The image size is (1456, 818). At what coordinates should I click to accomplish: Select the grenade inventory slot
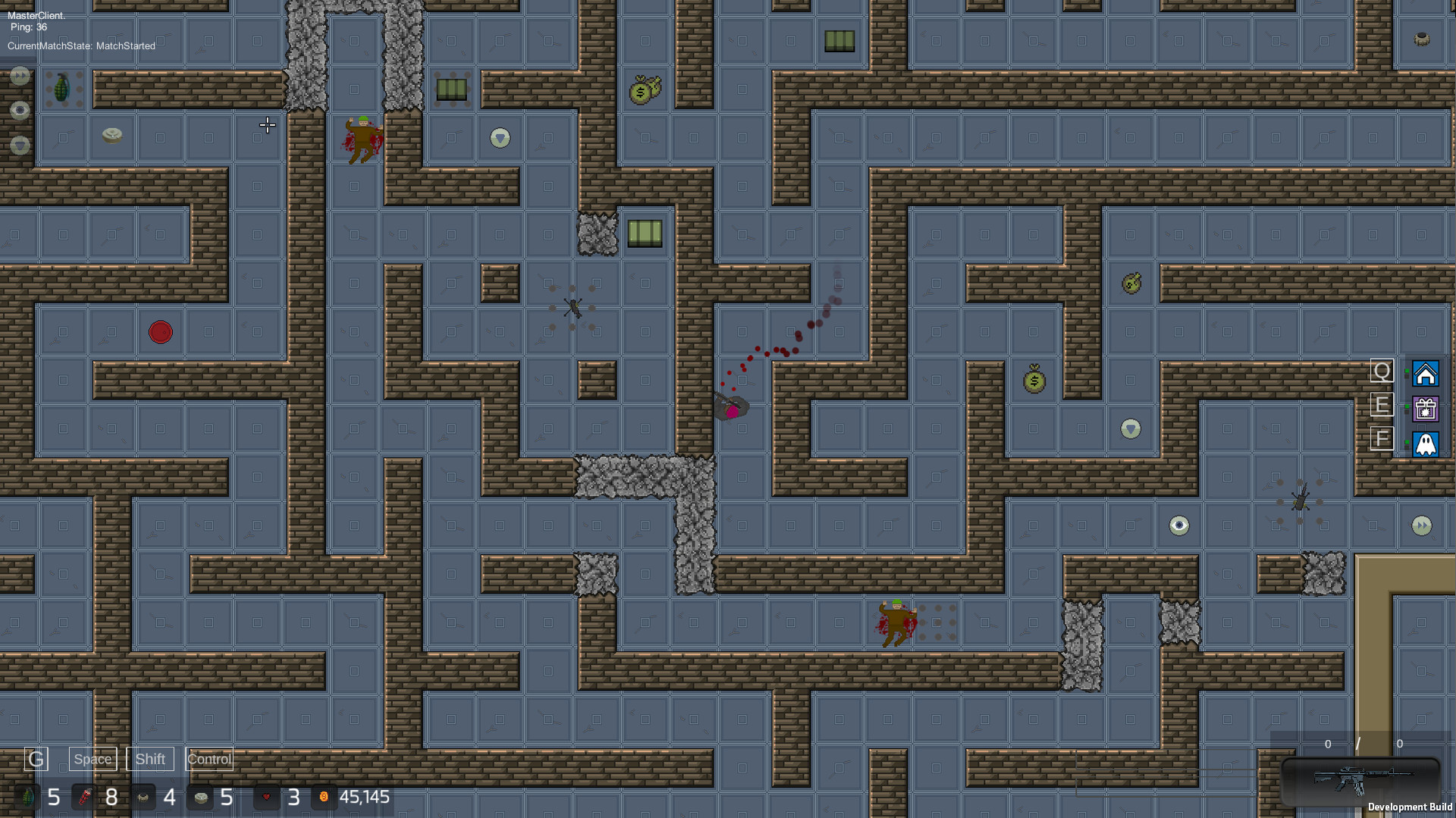(29, 798)
